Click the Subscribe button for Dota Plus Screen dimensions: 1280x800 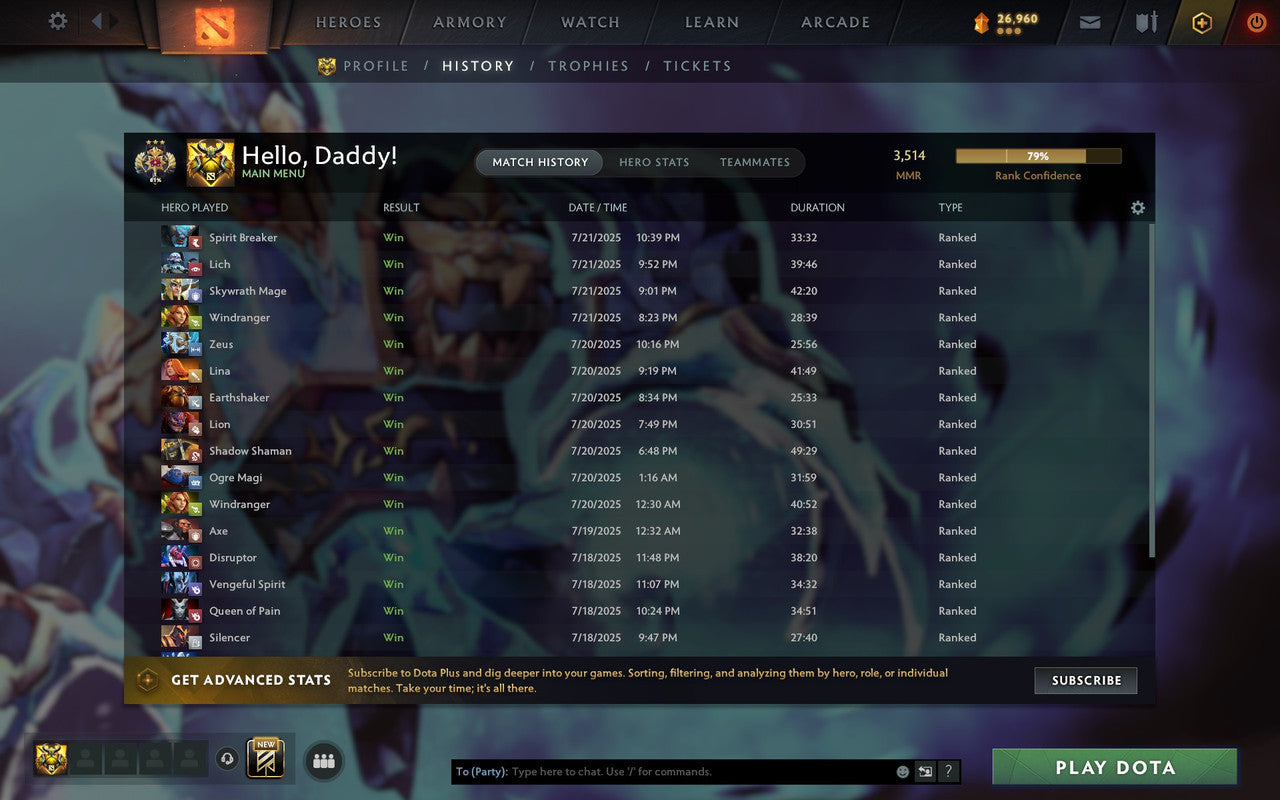[x=1086, y=680]
